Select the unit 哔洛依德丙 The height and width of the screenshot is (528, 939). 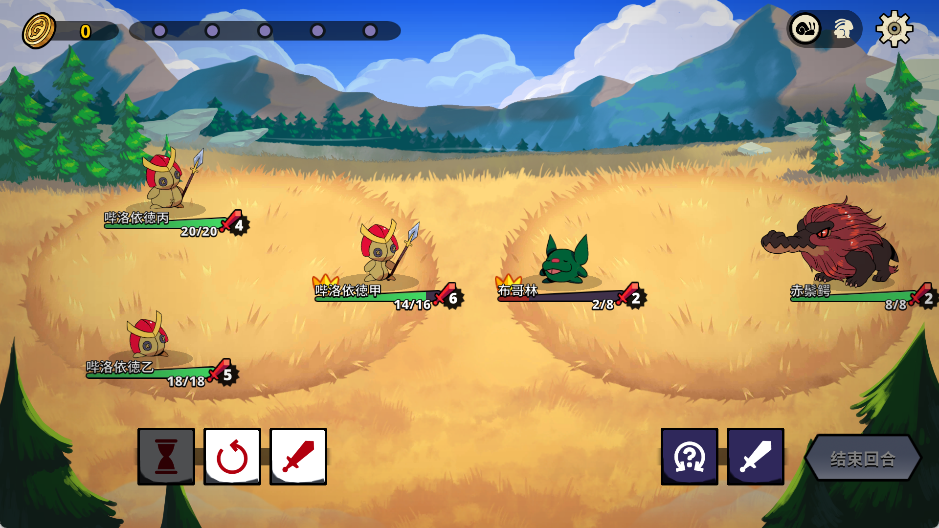pyautogui.click(x=168, y=180)
